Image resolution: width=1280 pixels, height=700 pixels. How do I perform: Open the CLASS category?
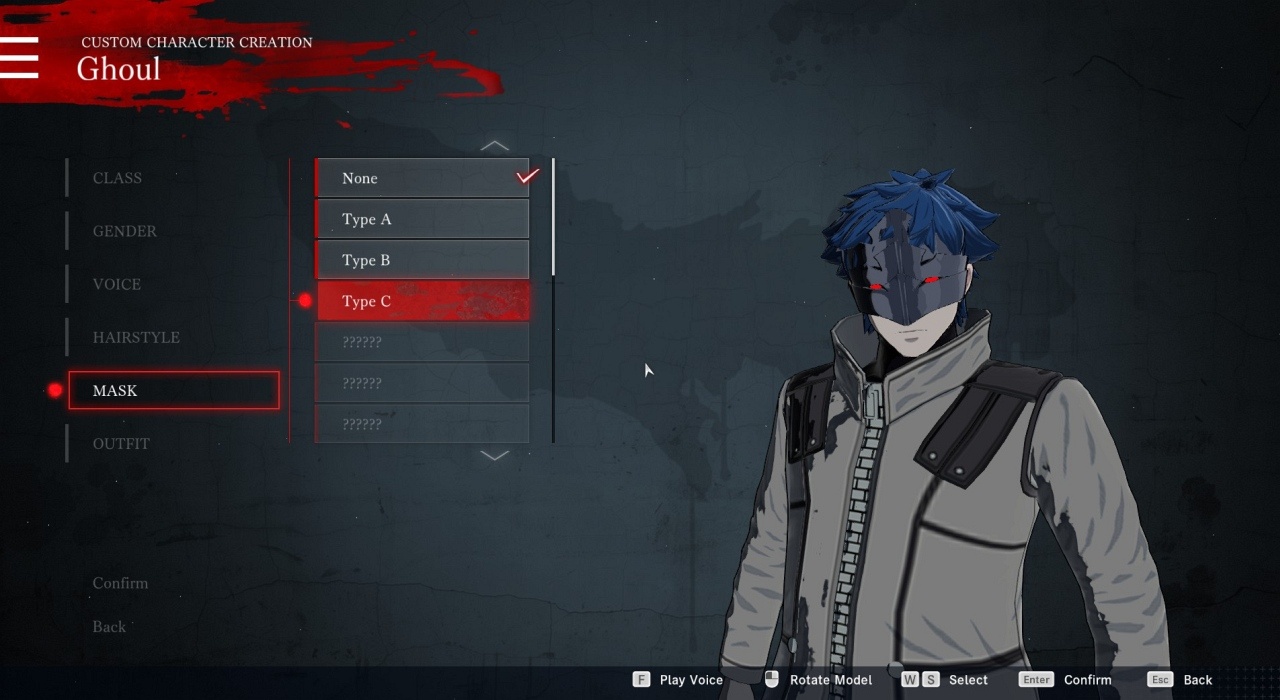pos(118,178)
